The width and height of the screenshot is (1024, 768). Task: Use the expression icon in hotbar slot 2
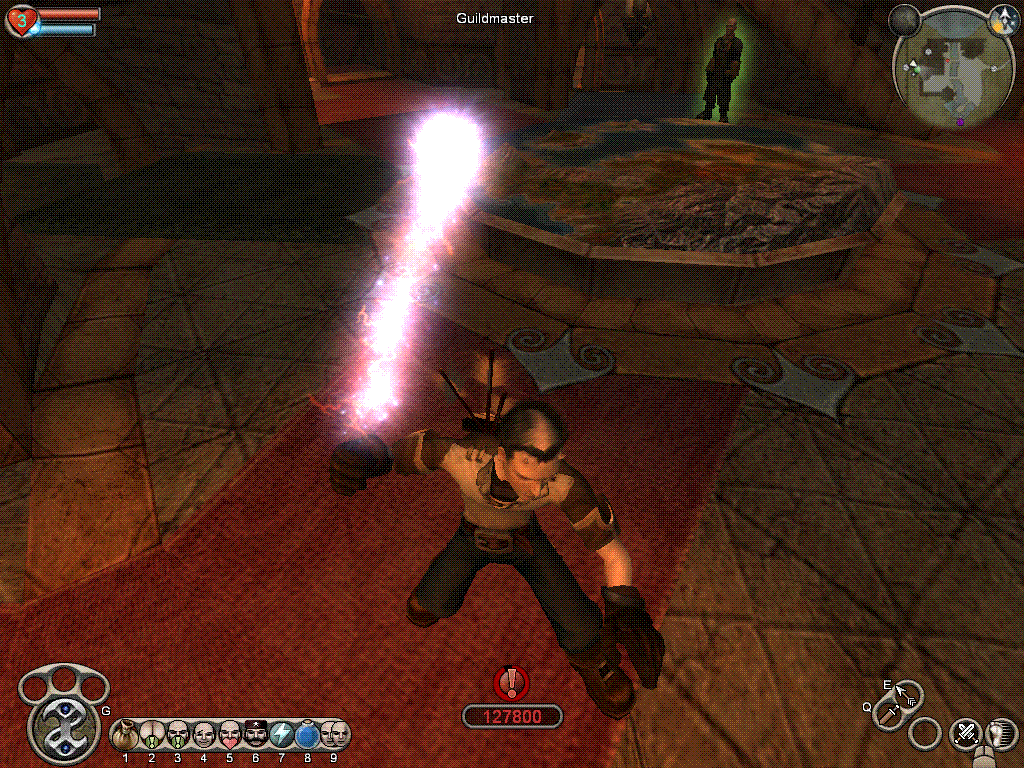(152, 735)
